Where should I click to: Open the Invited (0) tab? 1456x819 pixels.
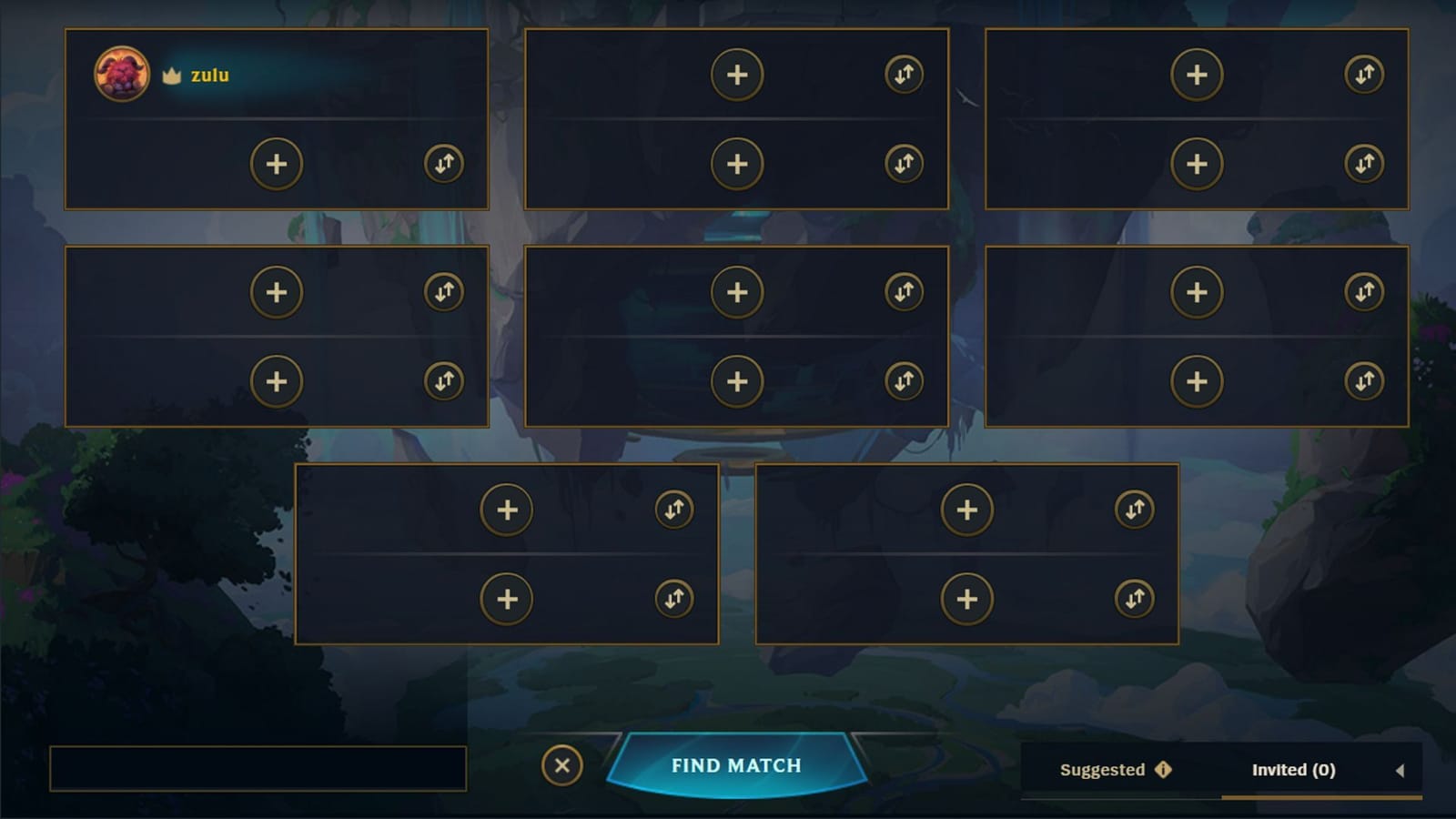(x=1295, y=769)
